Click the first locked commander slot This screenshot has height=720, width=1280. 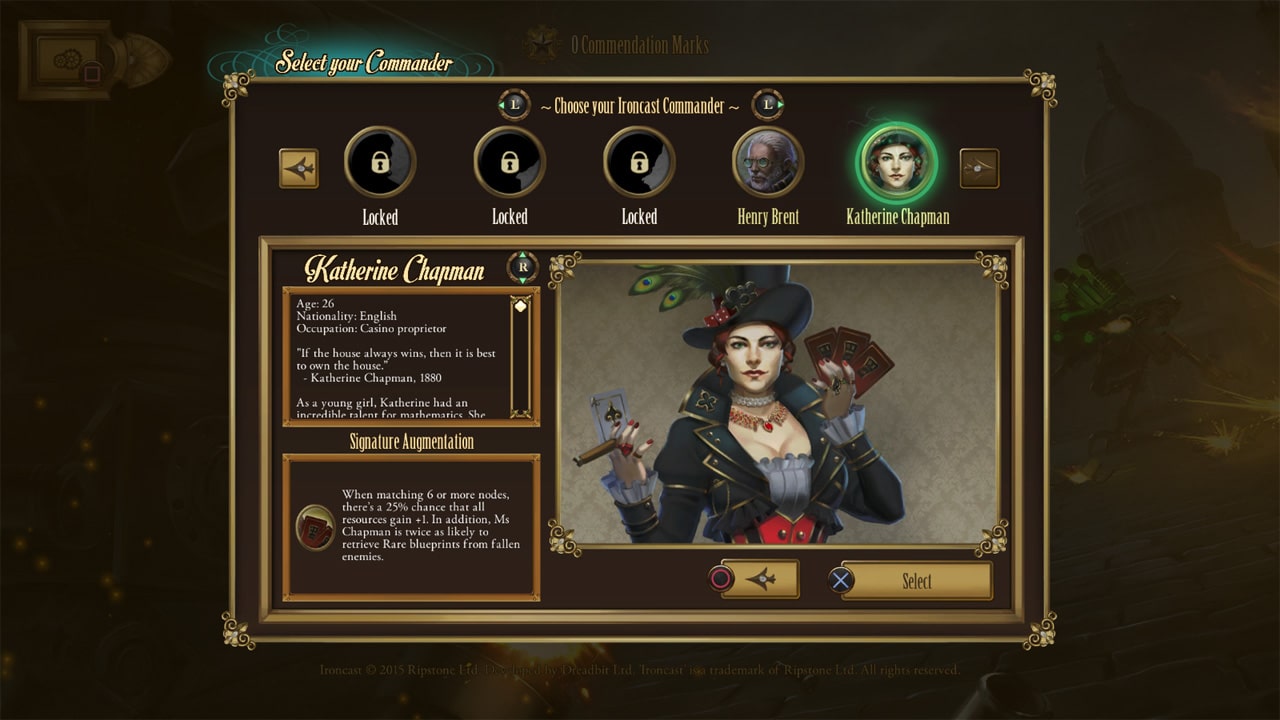click(380, 160)
